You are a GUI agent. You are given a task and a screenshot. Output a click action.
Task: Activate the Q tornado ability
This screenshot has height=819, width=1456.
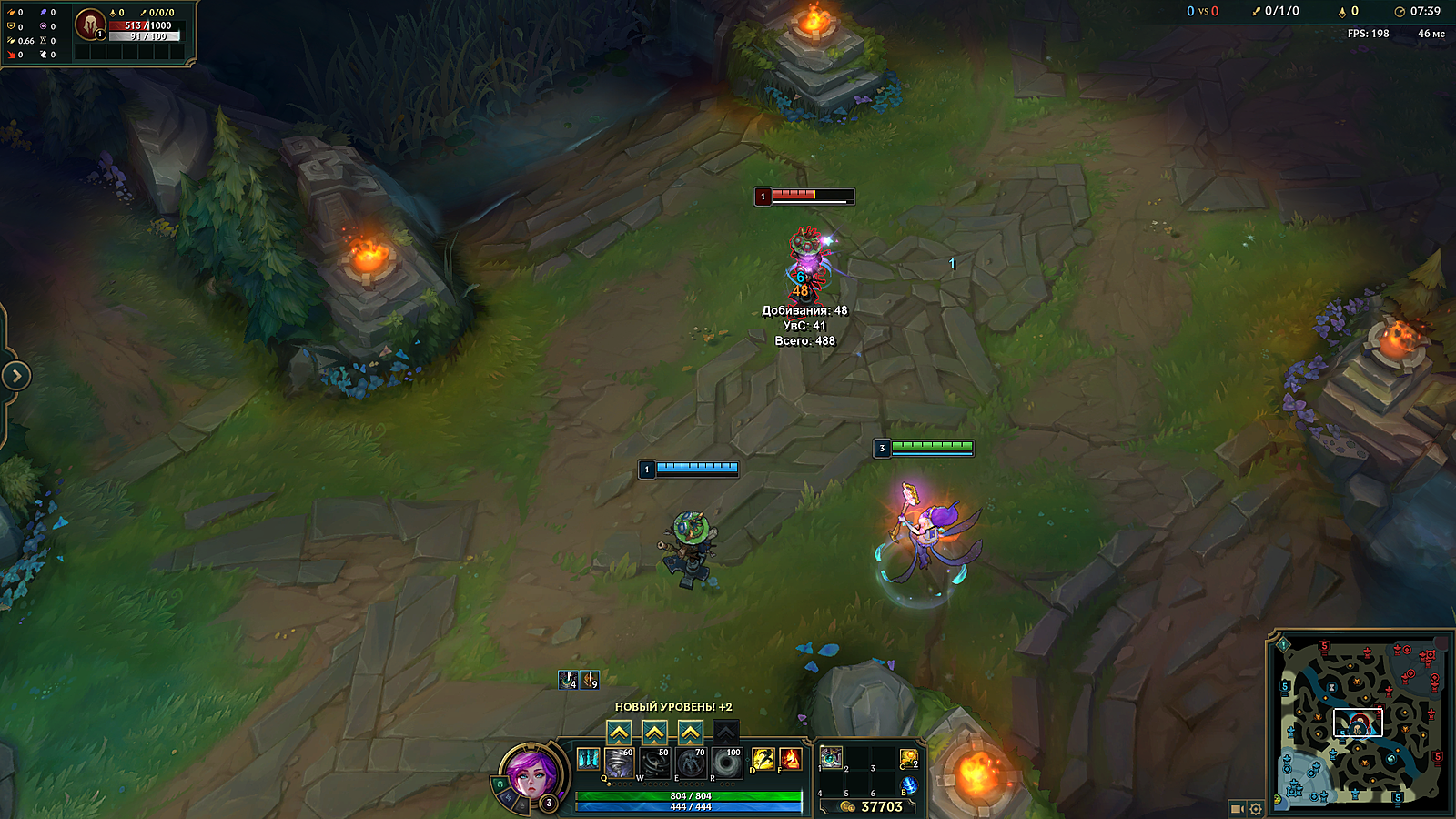(619, 763)
